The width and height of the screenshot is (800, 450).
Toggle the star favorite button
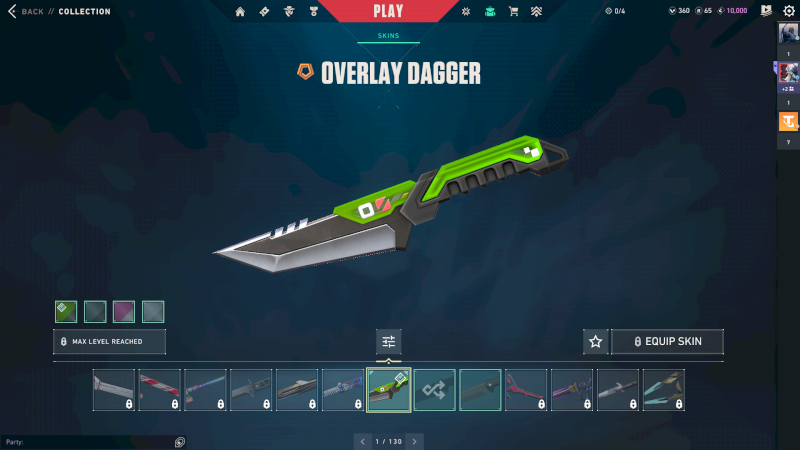596,342
